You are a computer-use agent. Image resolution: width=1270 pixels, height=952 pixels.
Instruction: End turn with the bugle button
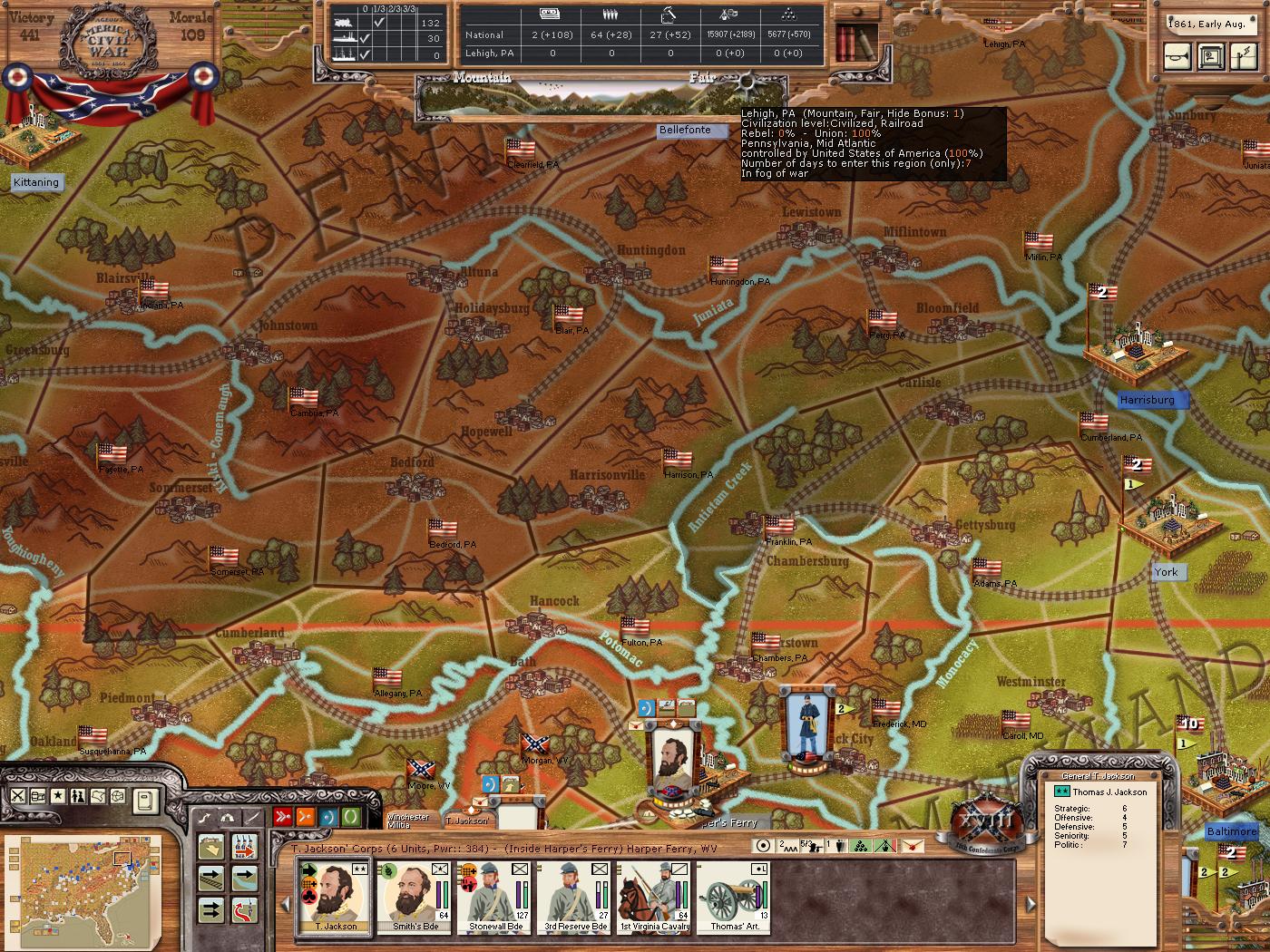[1179, 56]
